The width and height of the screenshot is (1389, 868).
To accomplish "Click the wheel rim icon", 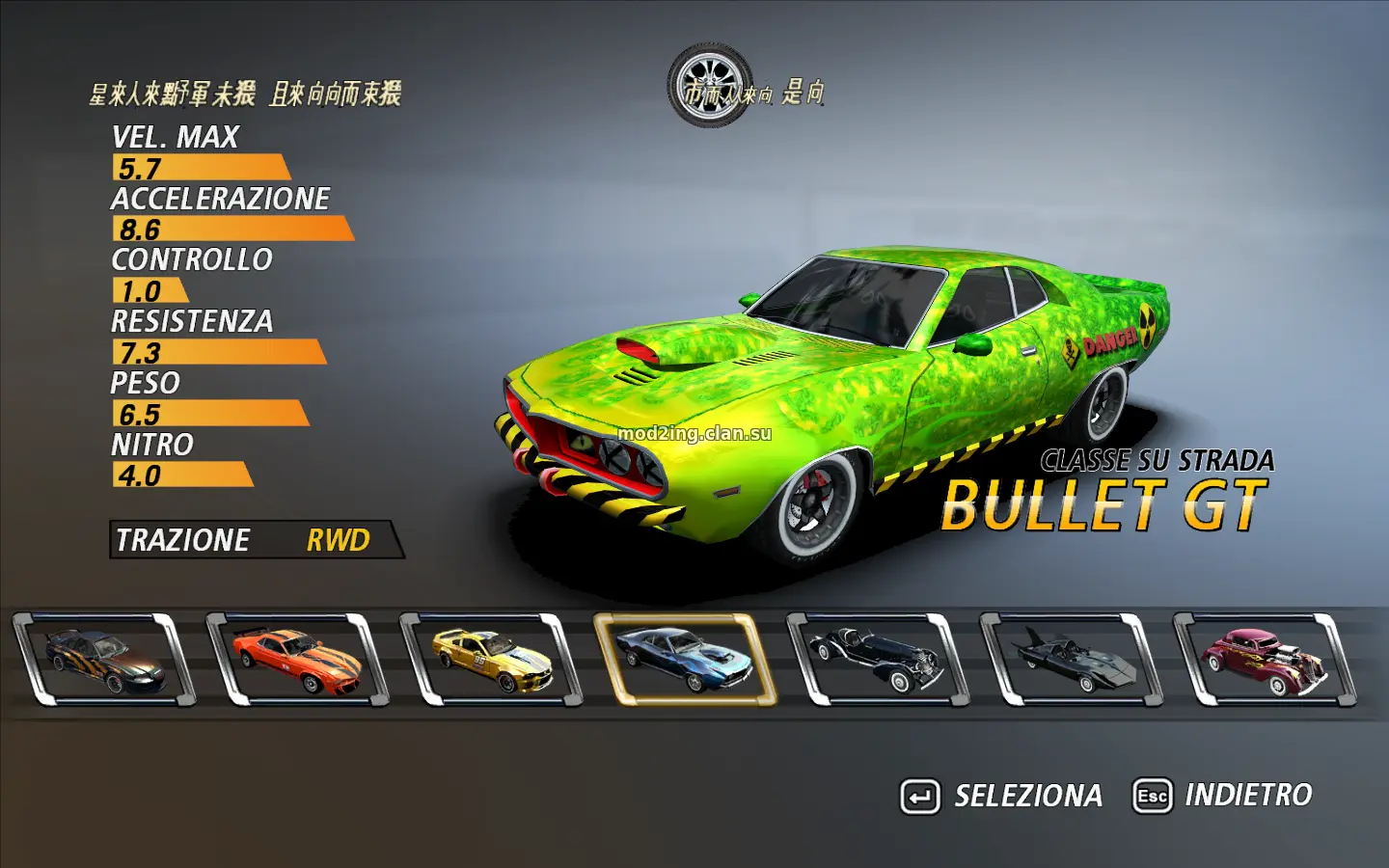I will point(711,85).
